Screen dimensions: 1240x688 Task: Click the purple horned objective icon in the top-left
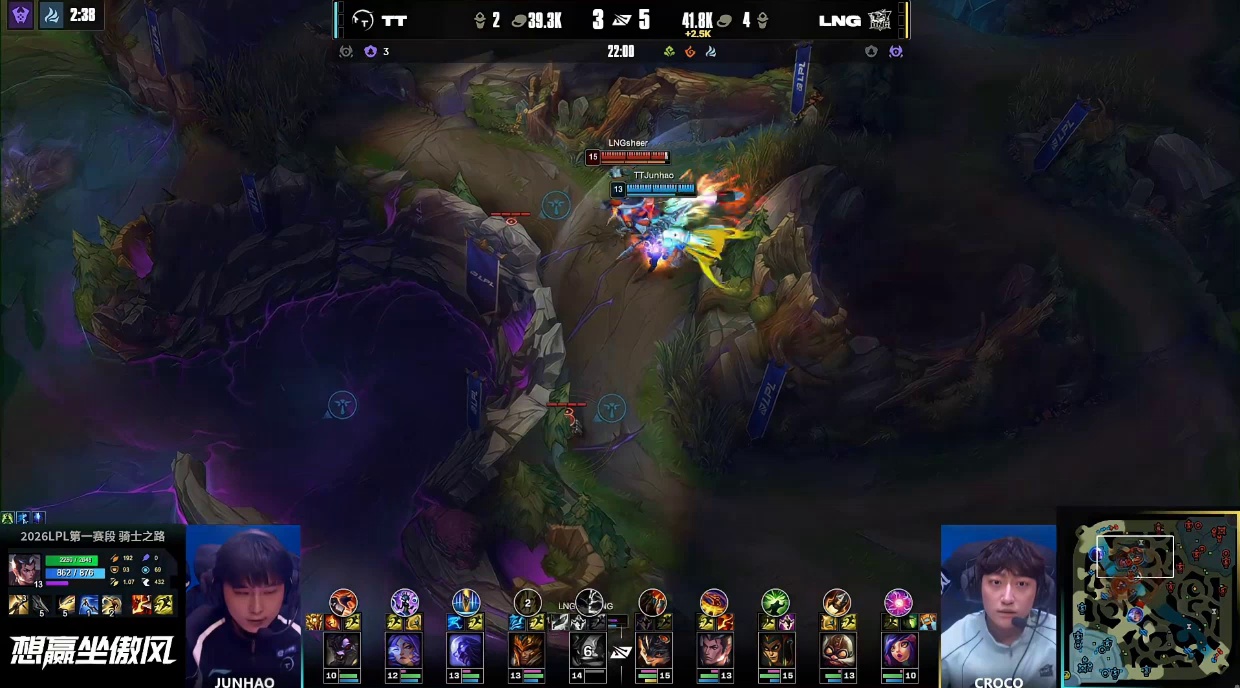[20, 15]
